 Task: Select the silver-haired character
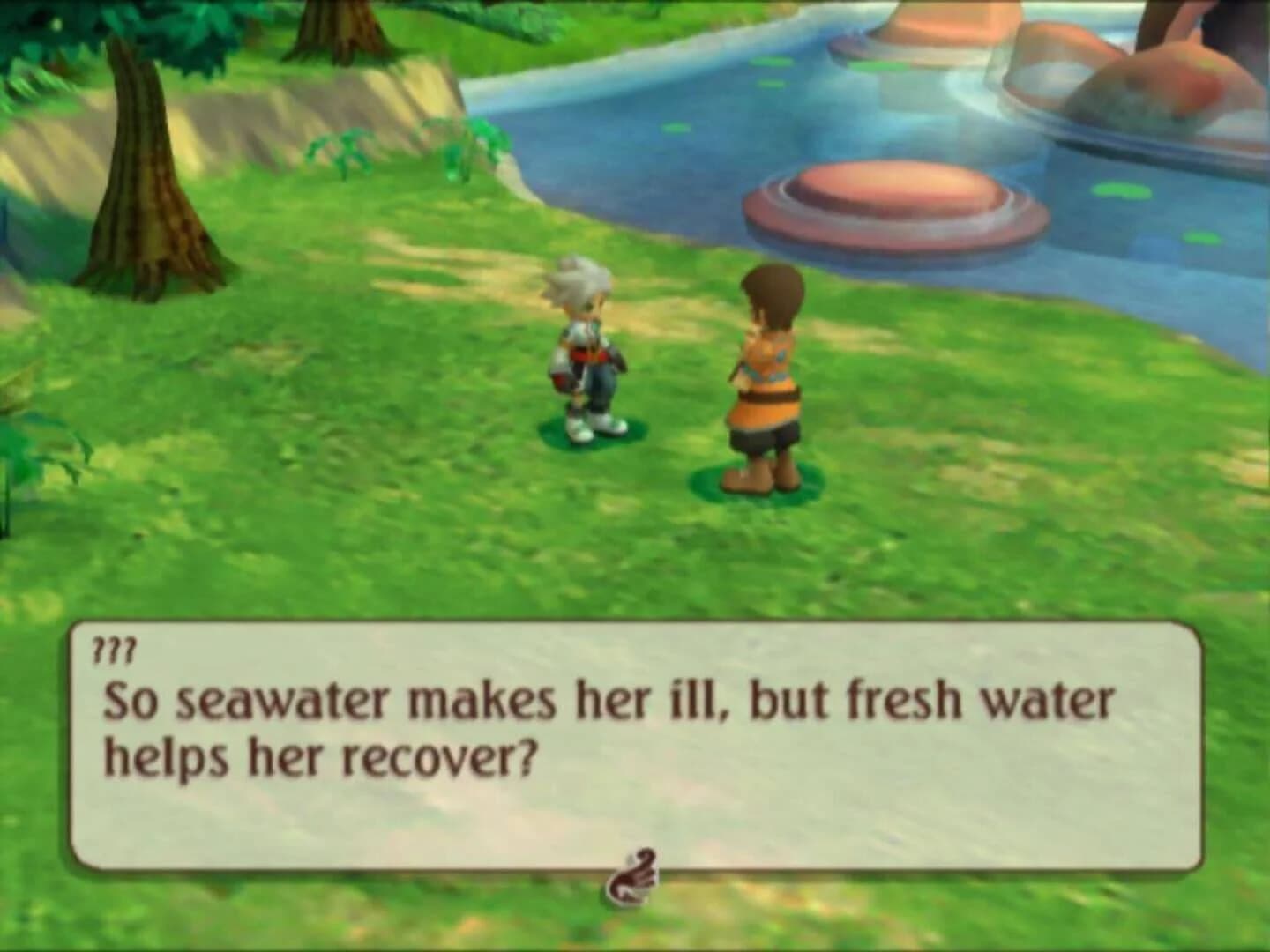pyautogui.click(x=586, y=353)
